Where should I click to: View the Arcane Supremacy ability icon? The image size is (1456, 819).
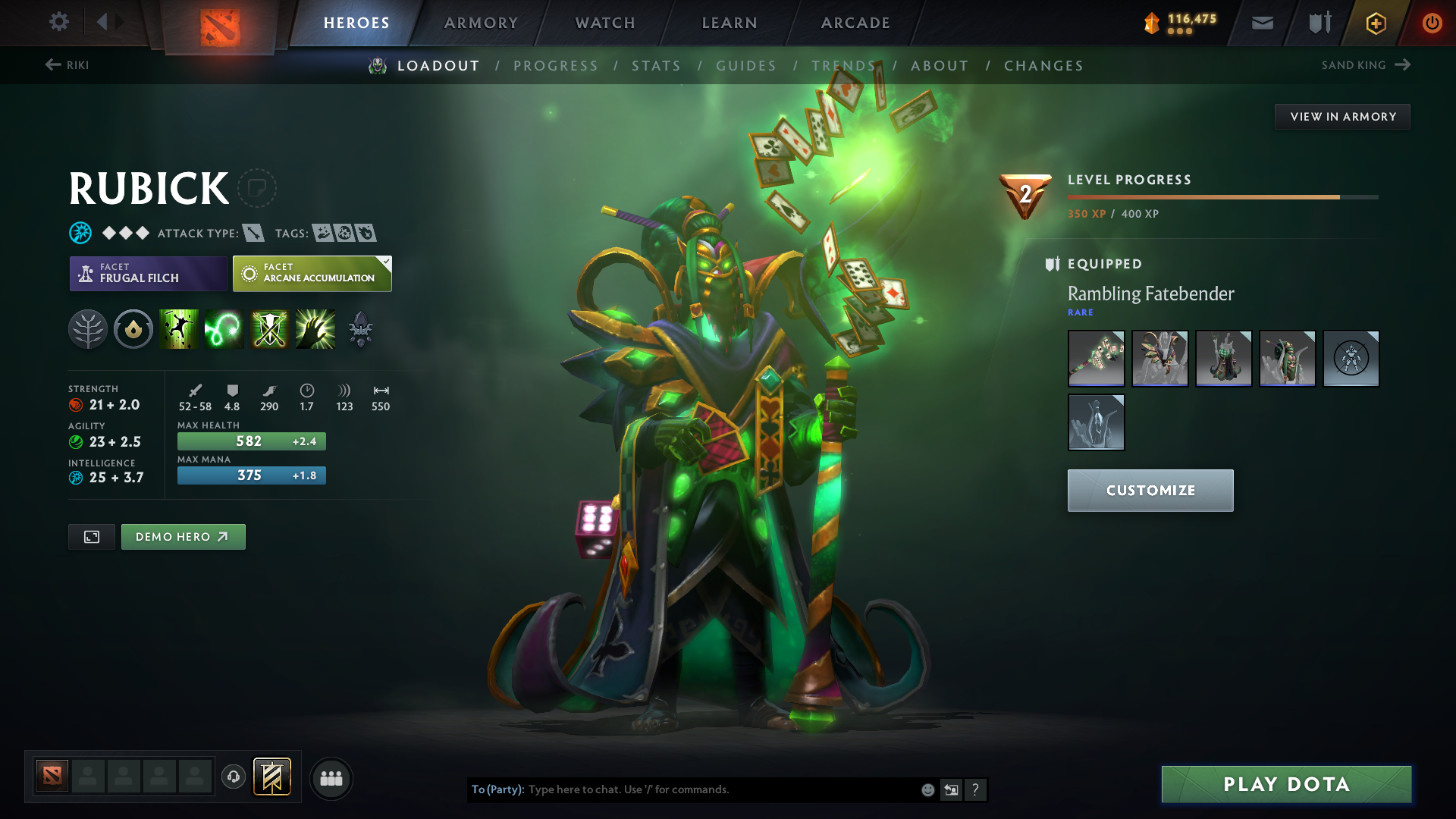click(x=270, y=328)
